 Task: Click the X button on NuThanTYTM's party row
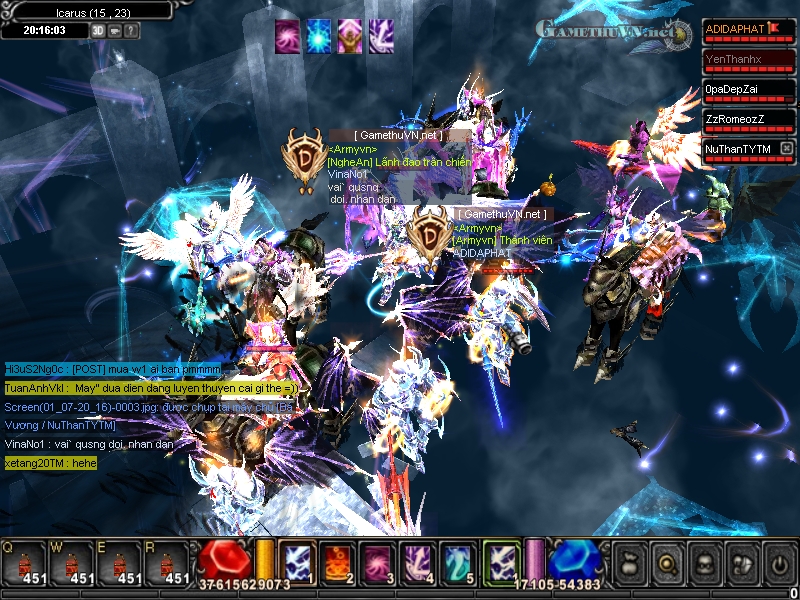[787, 149]
